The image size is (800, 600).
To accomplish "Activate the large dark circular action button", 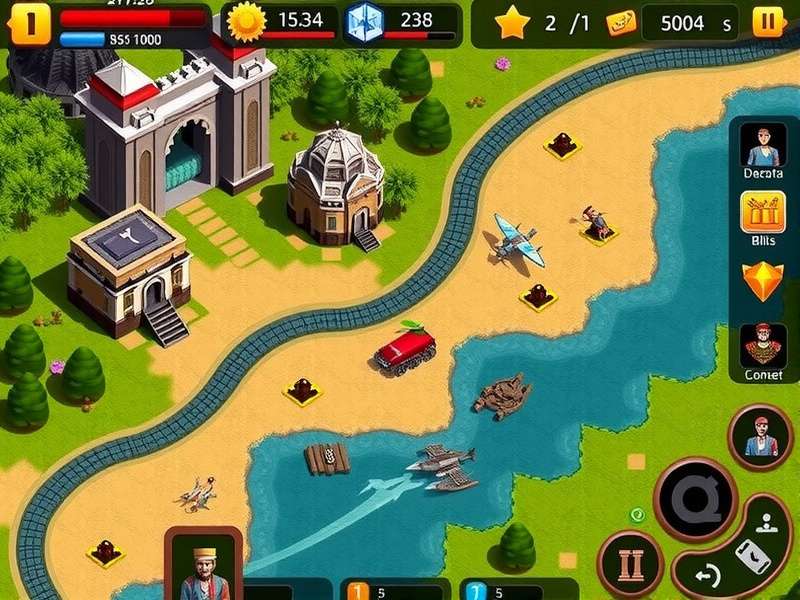I will 695,500.
